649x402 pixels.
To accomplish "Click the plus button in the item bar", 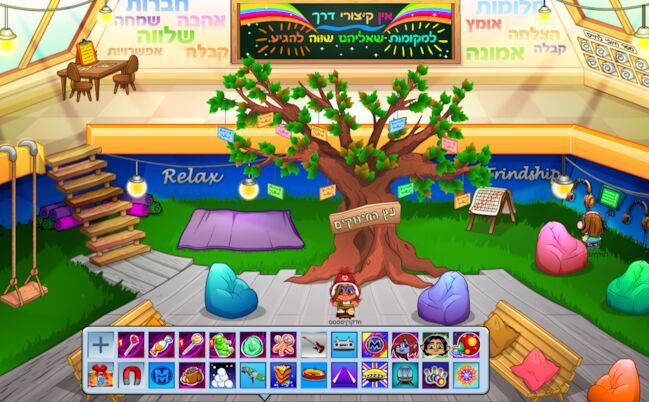I will pyautogui.click(x=101, y=345).
